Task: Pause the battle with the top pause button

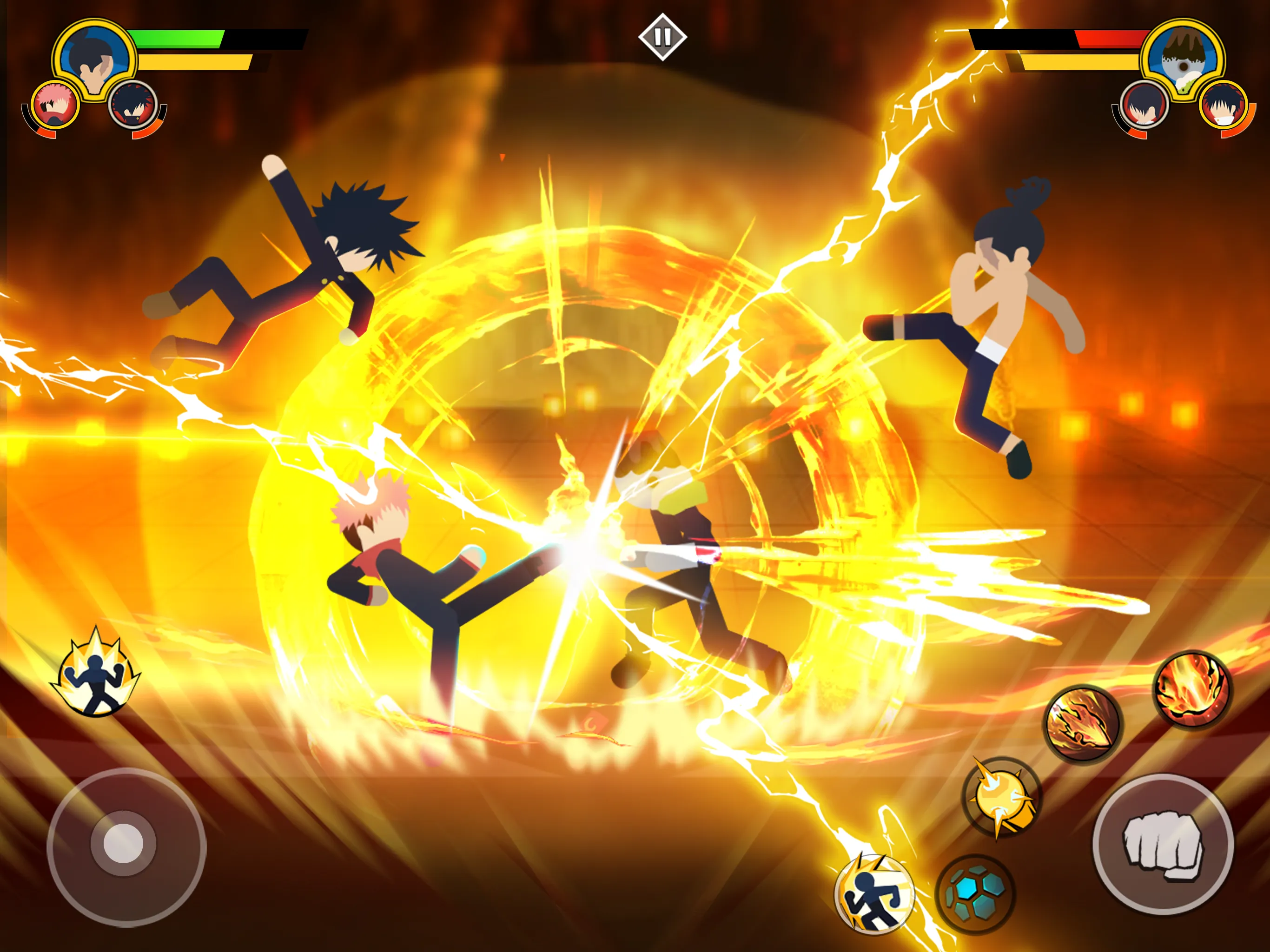Action: point(664,36)
